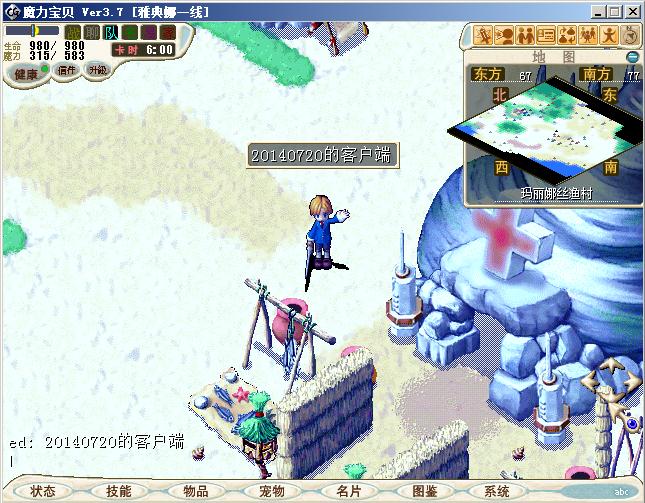Toggle the 家 family switch
This screenshot has width=645, height=503.
click(165, 33)
